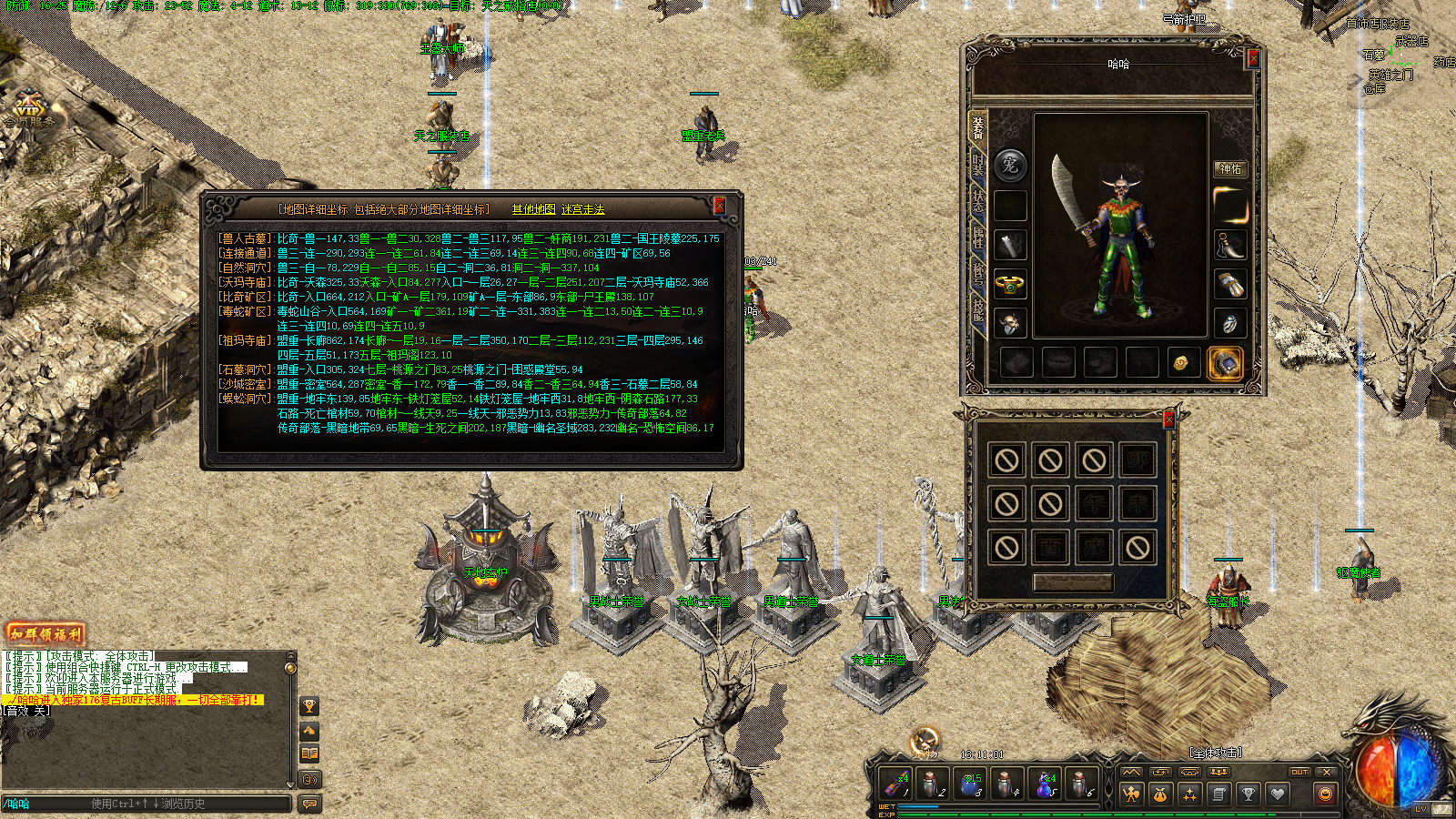Image resolution: width=1456 pixels, height=819 pixels.
Task: Click the 神佑 button
Action: pos(1230,168)
